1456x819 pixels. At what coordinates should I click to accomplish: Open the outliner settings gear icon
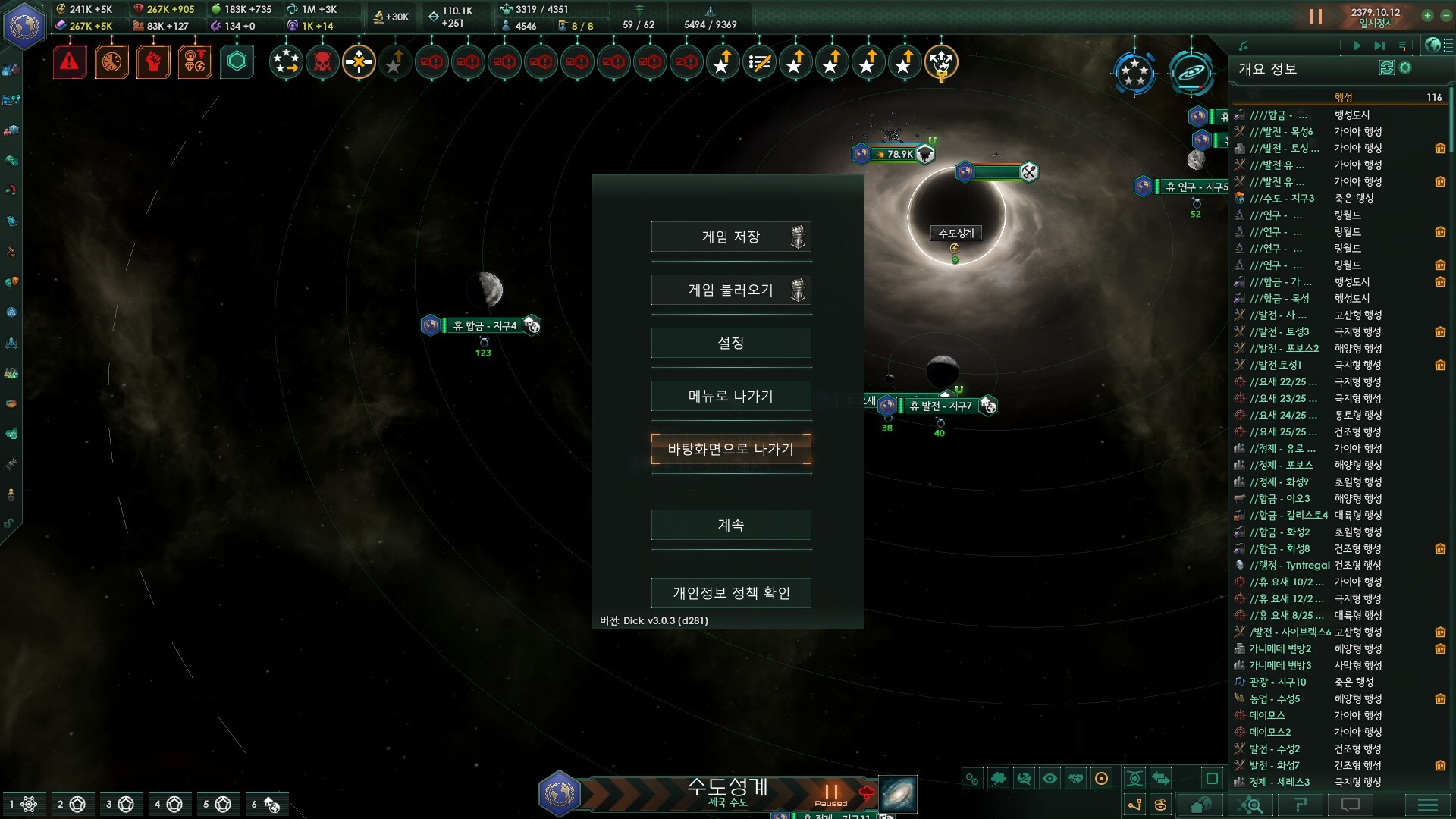[1405, 68]
